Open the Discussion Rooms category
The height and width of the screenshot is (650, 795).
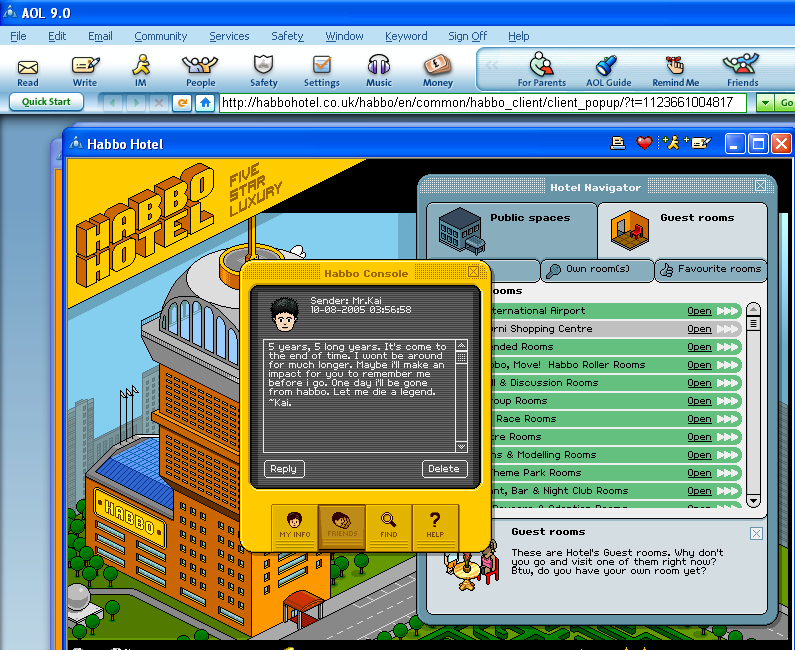pyautogui.click(x=699, y=383)
